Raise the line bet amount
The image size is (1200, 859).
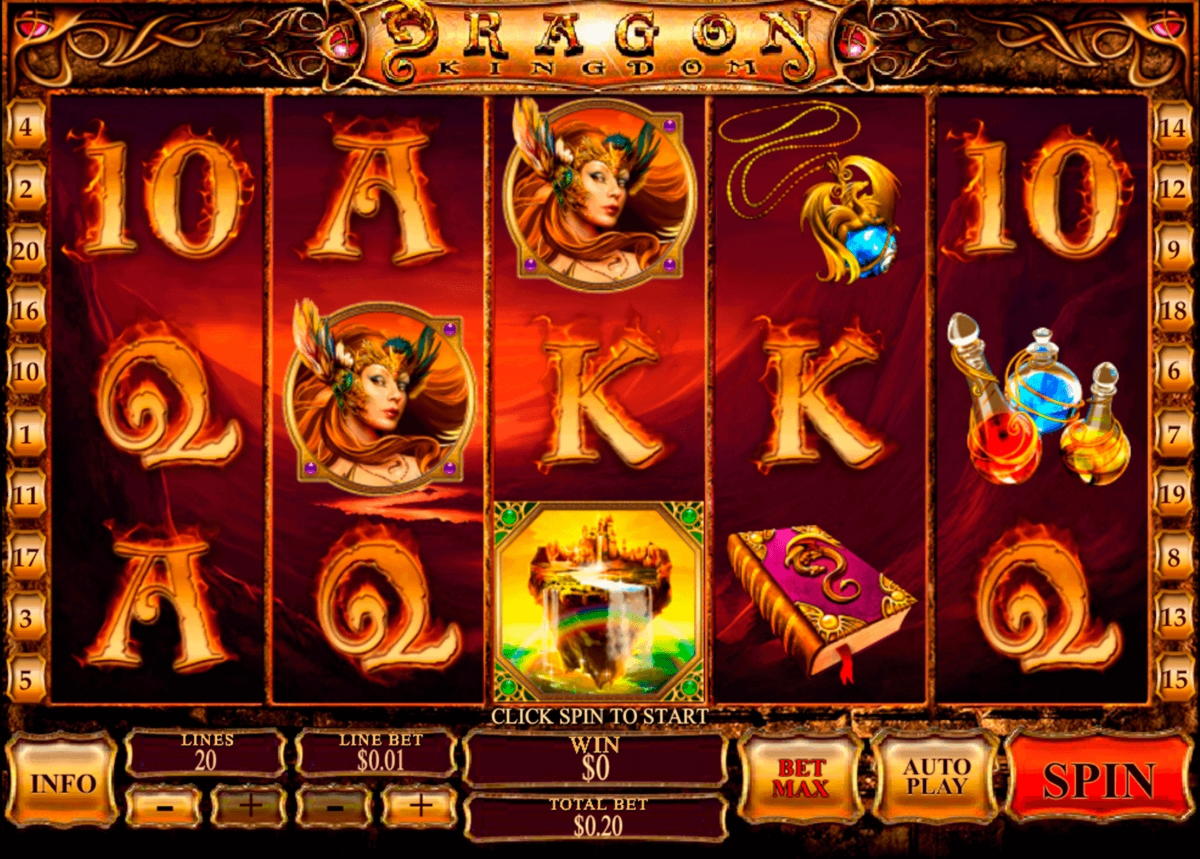(419, 803)
